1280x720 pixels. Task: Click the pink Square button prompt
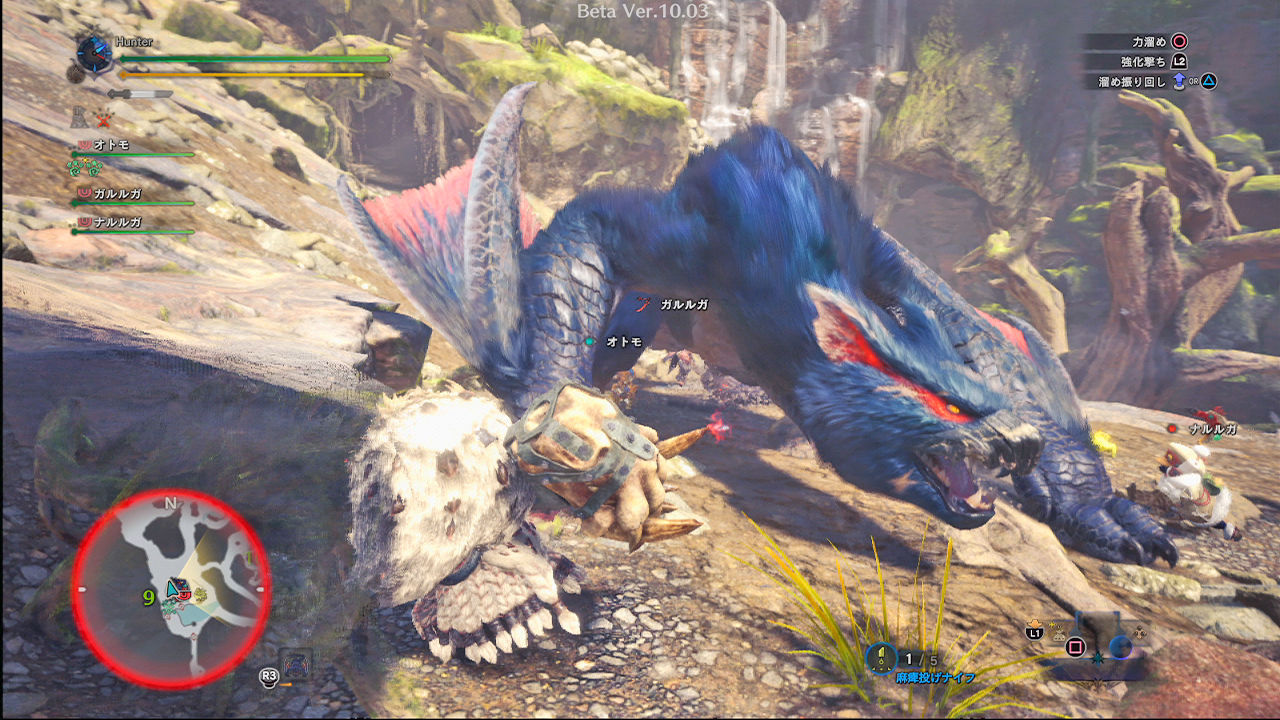(1075, 647)
